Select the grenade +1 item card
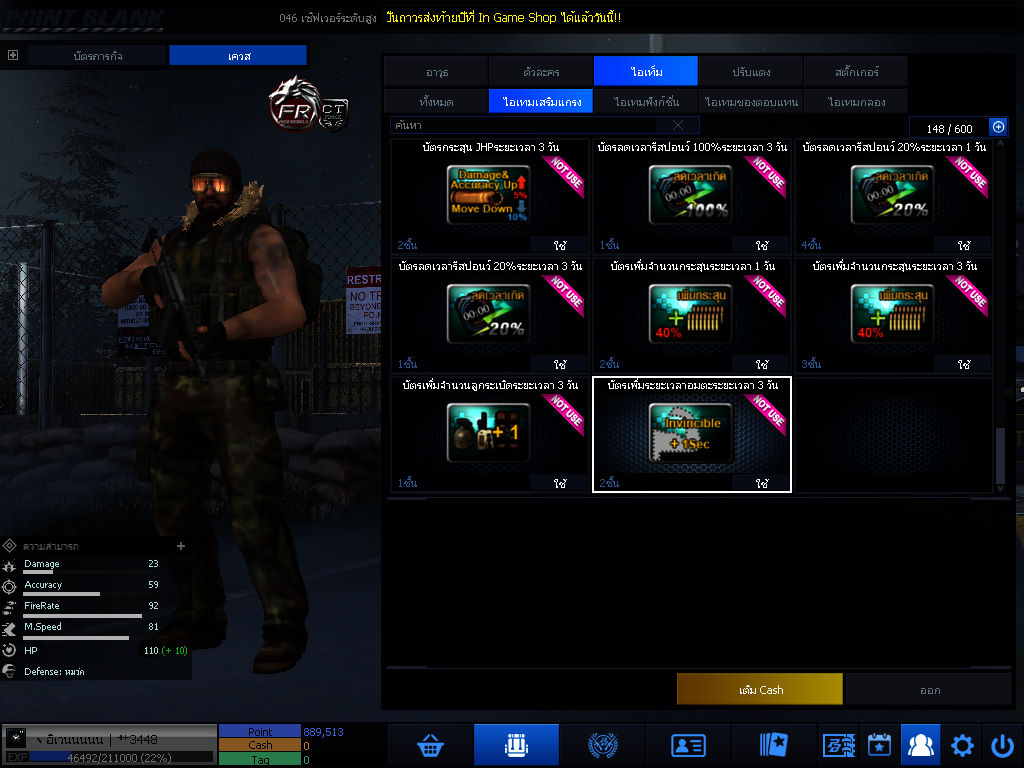This screenshot has height=768, width=1024. coord(488,432)
